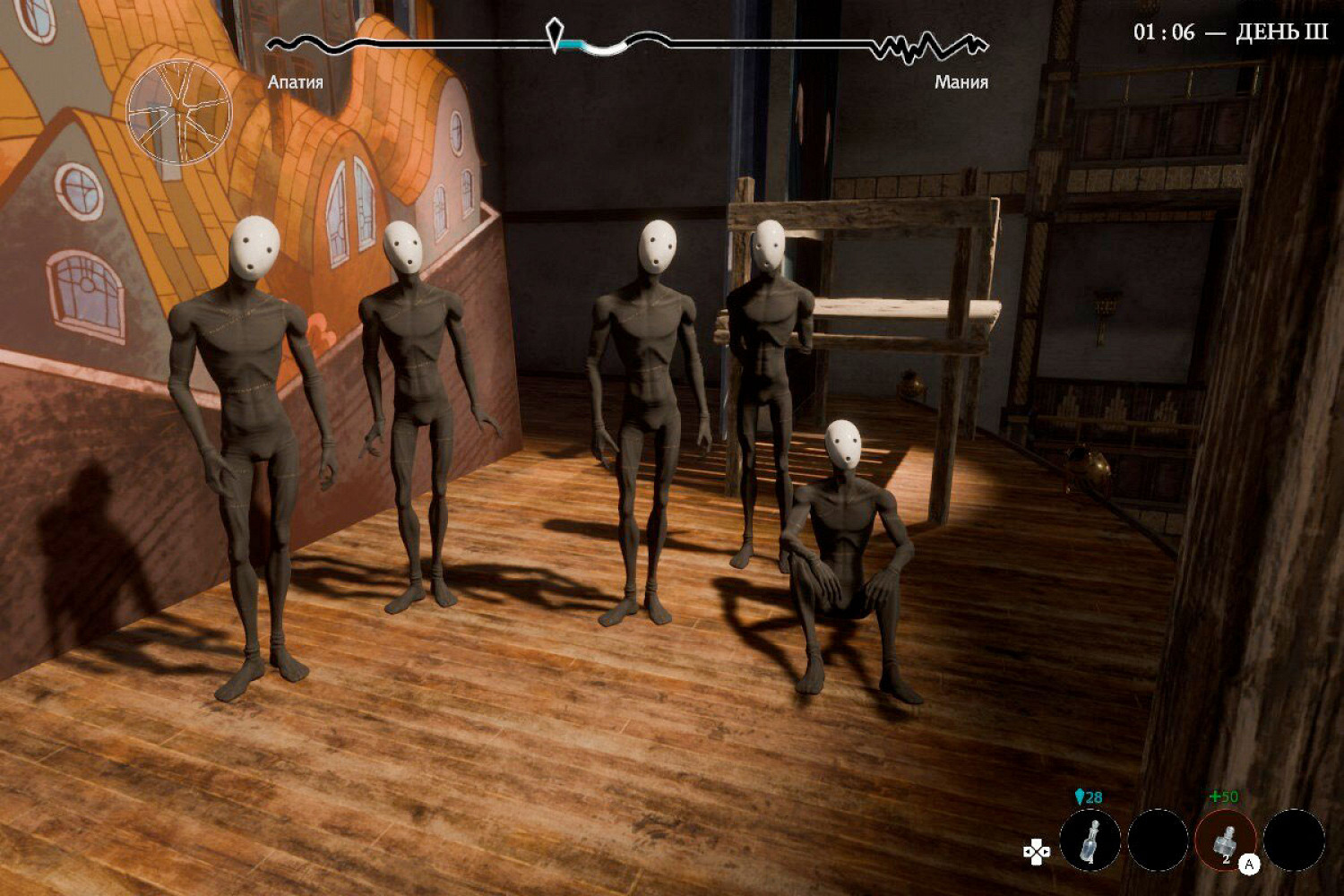Select the tall bottle hotbar slot
Viewport: 1344px width, 896px height.
coord(1090,841)
